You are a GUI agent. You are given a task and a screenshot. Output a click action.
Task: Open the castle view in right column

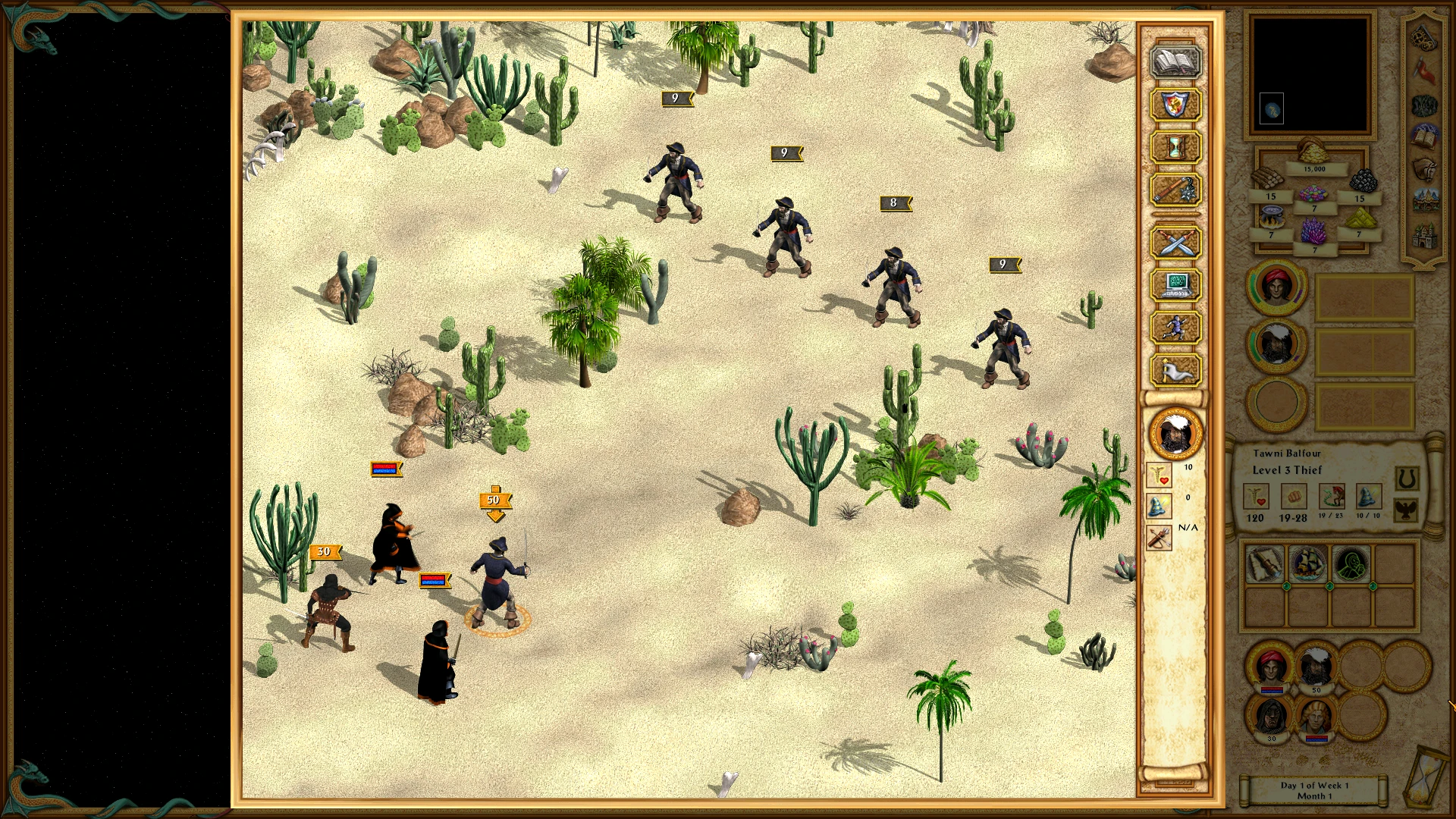pyautogui.click(x=1425, y=235)
